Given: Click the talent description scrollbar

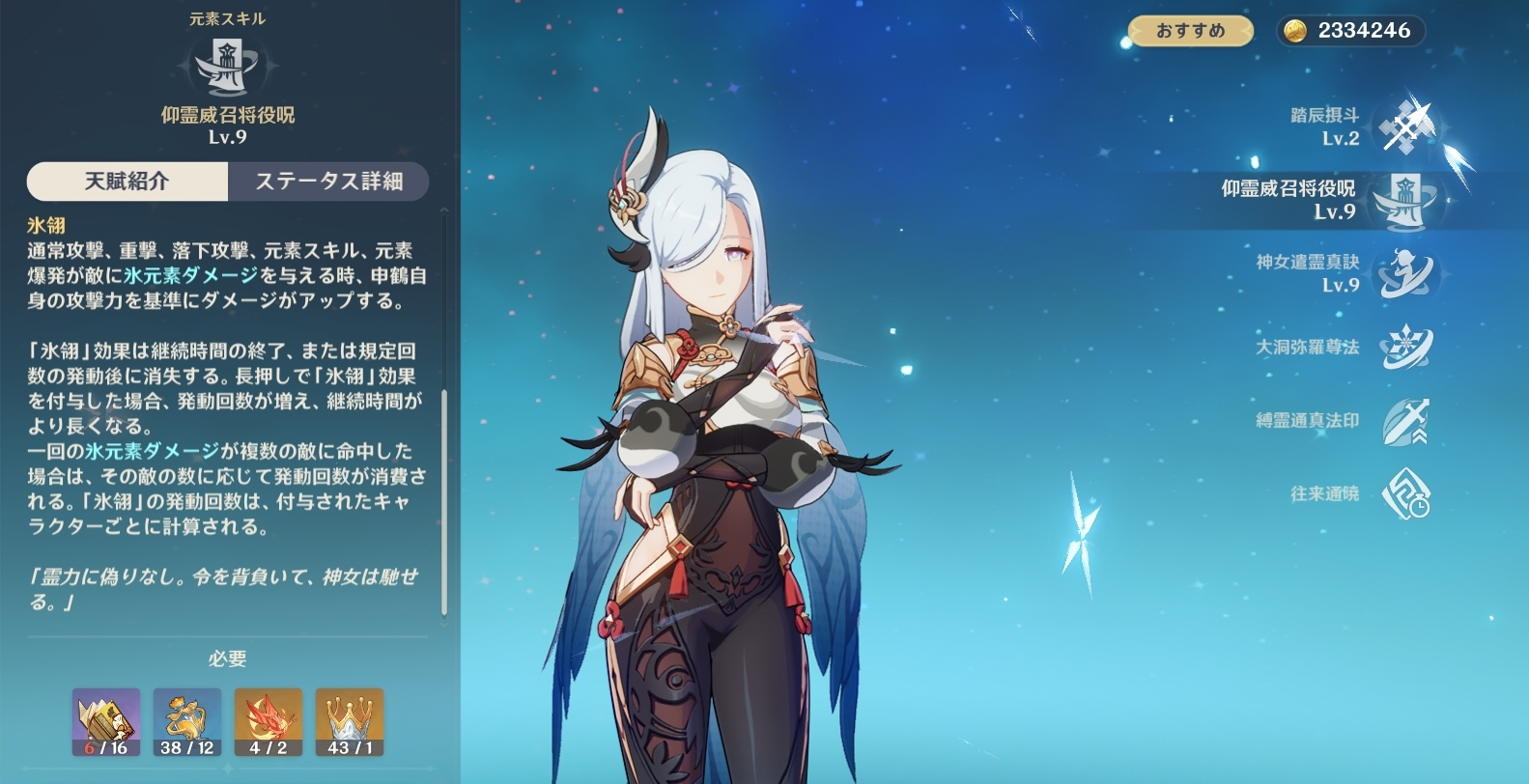Looking at the screenshot, I should (x=444, y=502).
